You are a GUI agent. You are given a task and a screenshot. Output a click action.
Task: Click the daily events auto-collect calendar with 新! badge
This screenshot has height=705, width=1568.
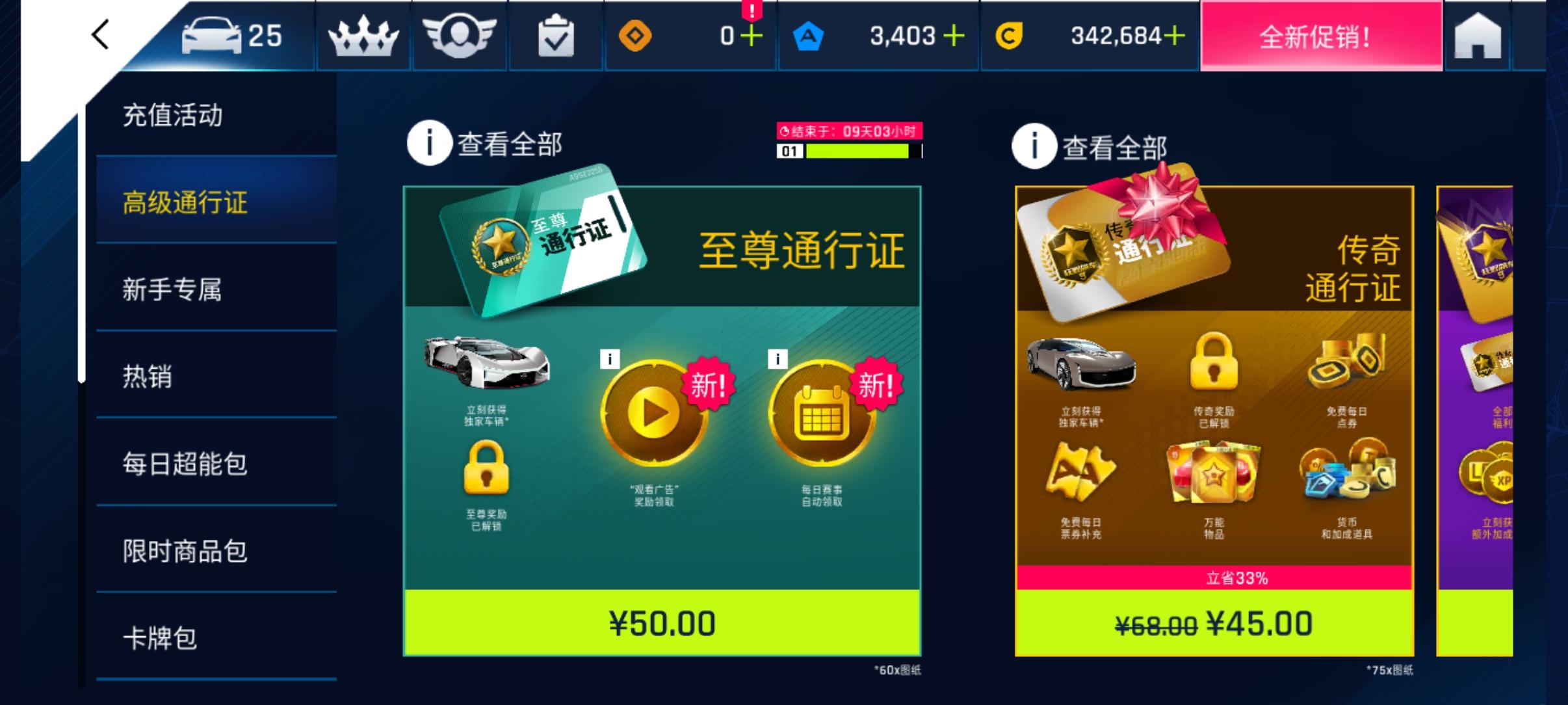coord(822,412)
